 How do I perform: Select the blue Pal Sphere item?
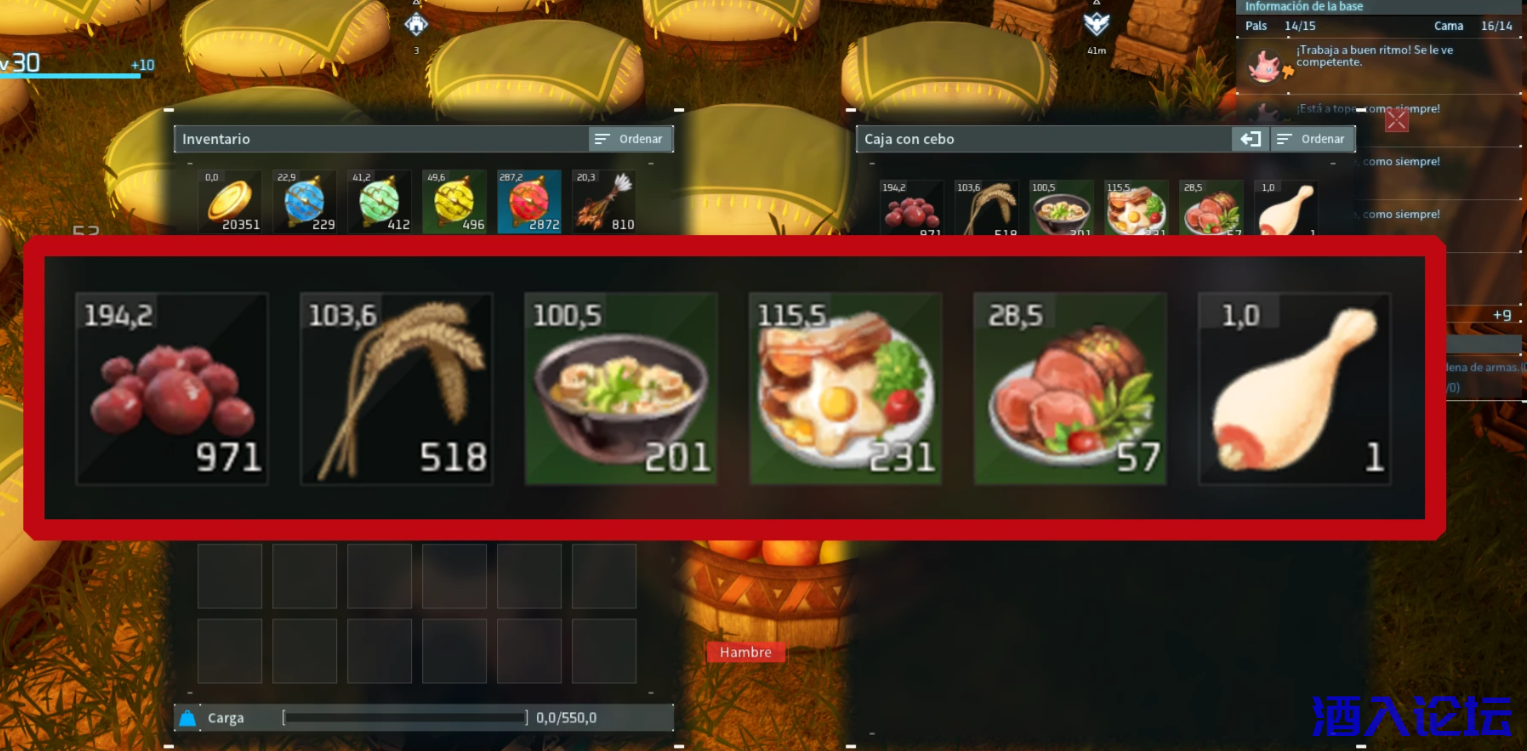point(304,202)
